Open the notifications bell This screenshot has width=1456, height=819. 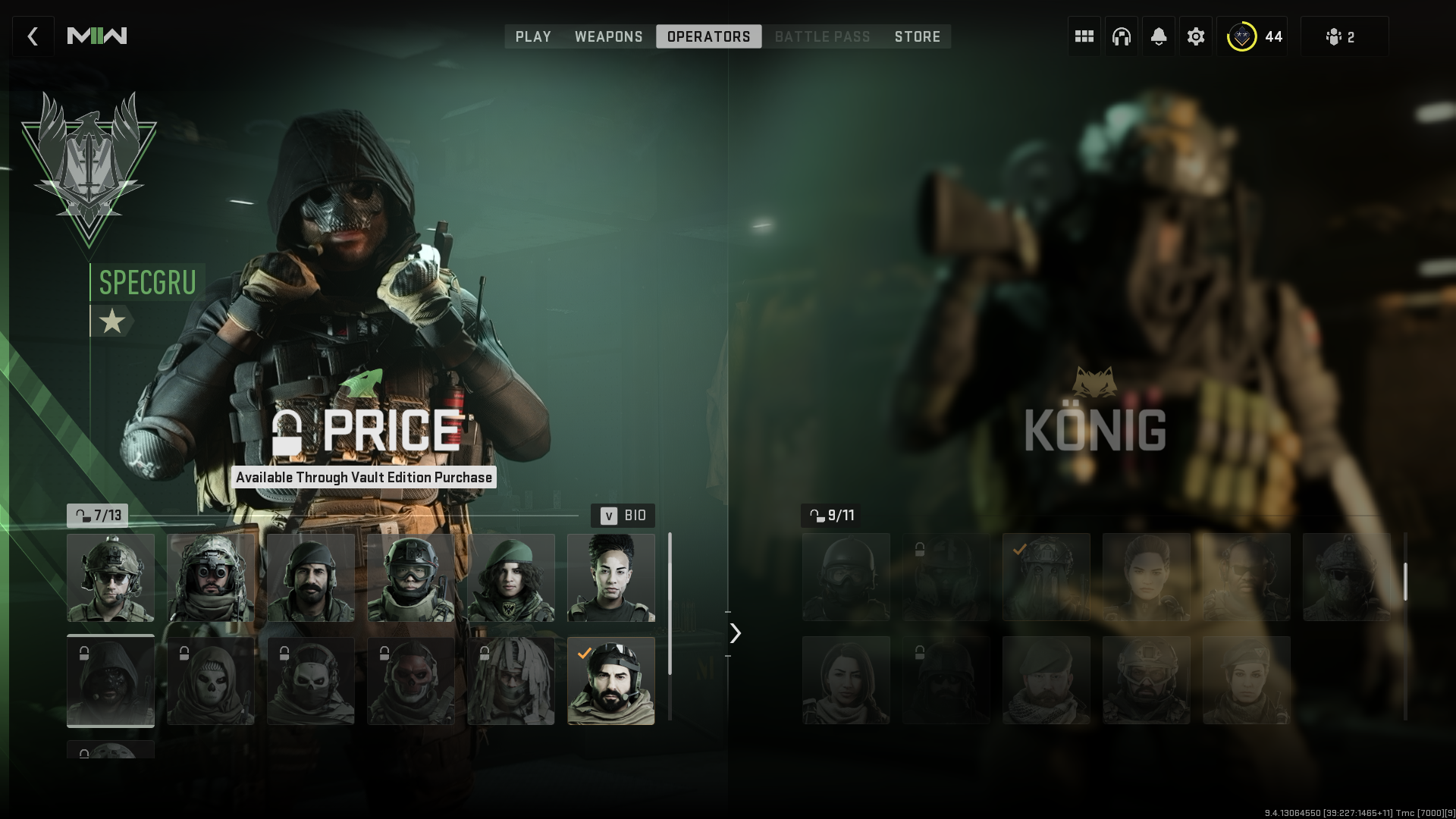[1158, 36]
